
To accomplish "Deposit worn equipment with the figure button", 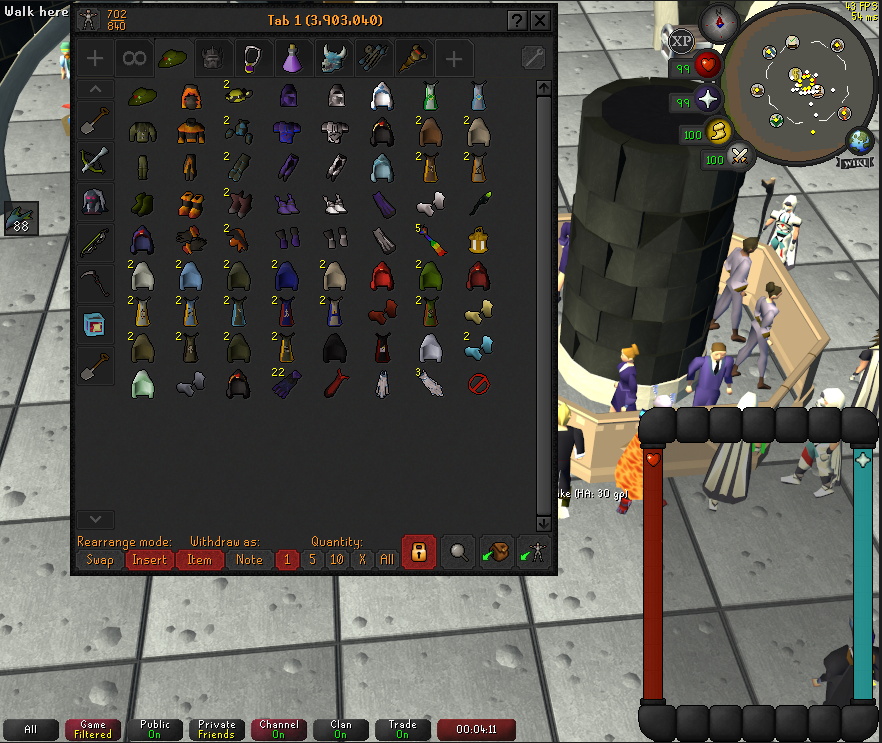I will [x=534, y=552].
